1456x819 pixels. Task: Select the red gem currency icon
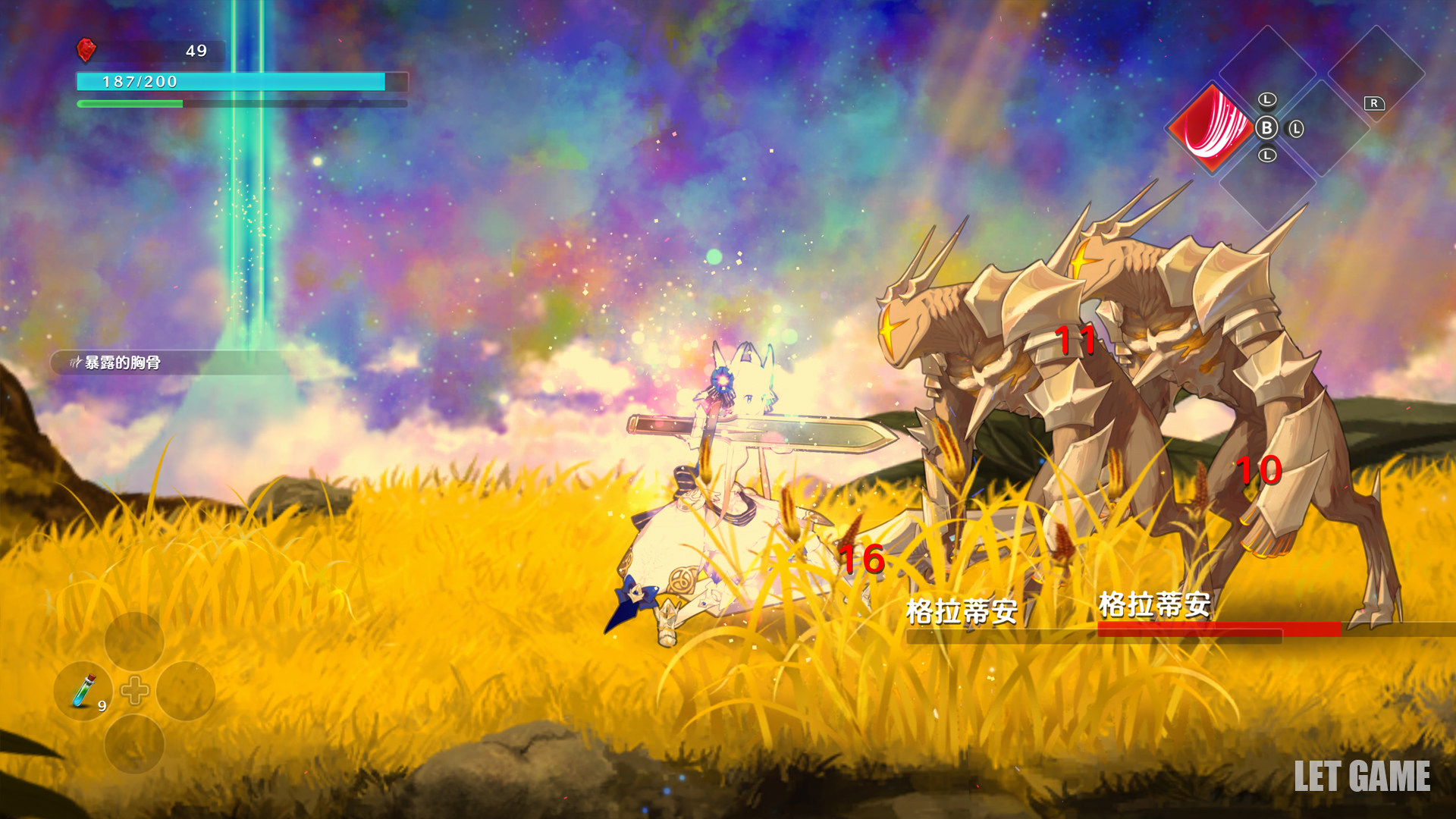(86, 50)
